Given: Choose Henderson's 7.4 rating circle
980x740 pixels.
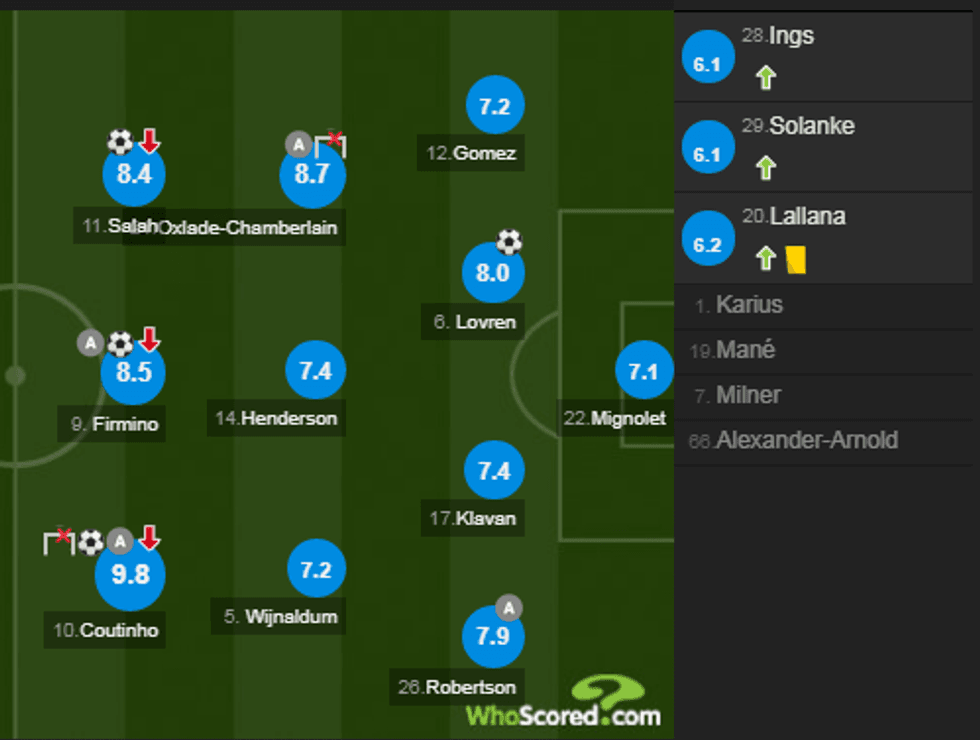Looking at the screenshot, I should (x=315, y=371).
